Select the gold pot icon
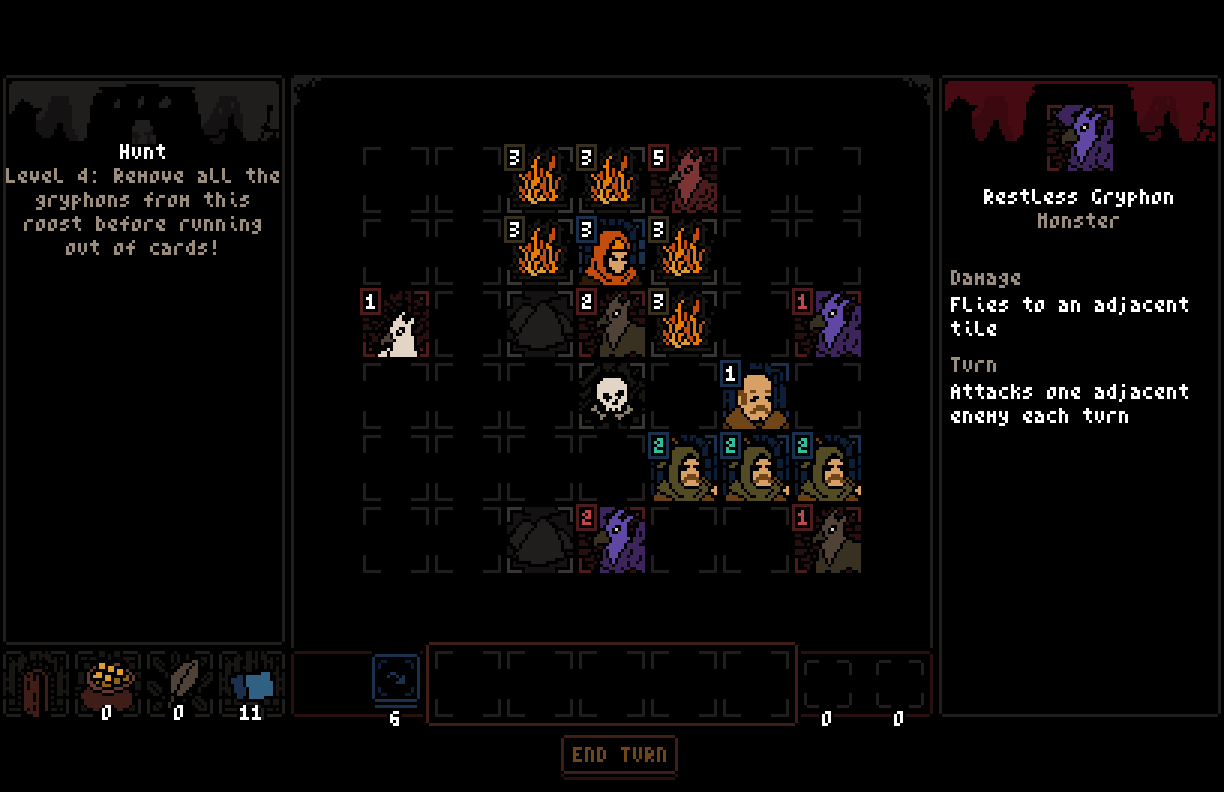The image size is (1224, 792). pyautogui.click(x=107, y=682)
